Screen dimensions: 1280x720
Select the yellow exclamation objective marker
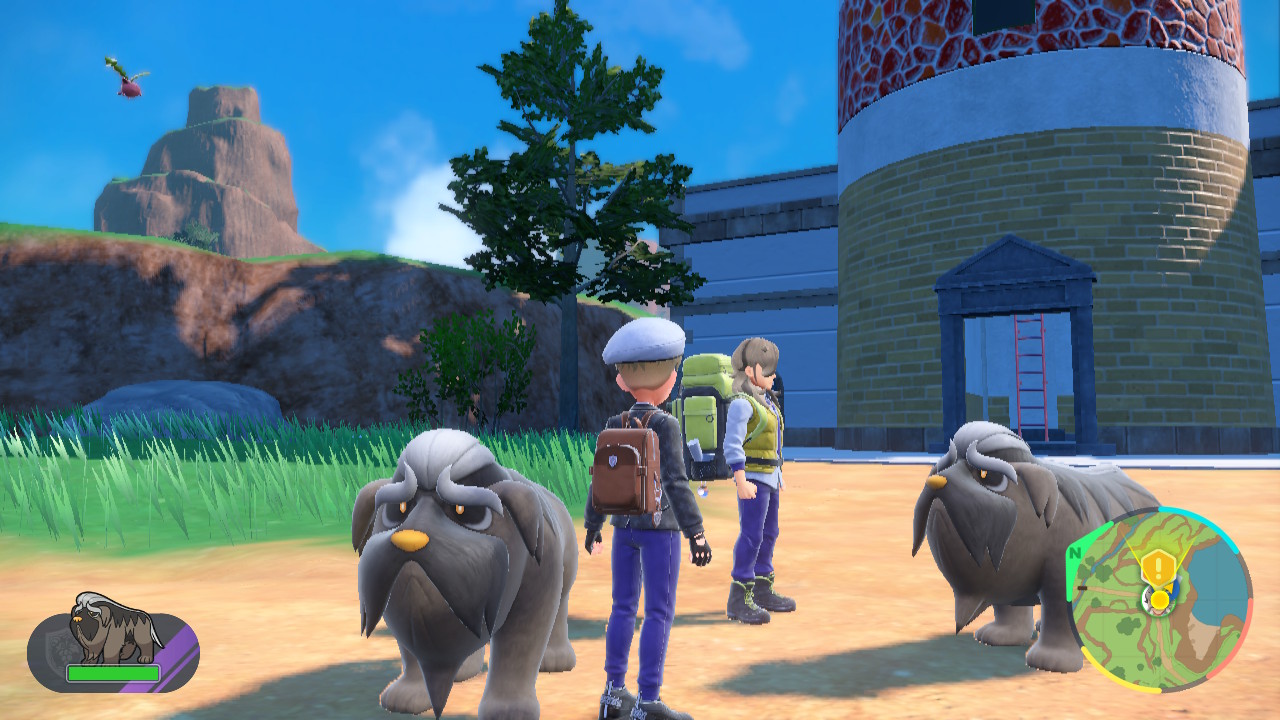pyautogui.click(x=1158, y=568)
